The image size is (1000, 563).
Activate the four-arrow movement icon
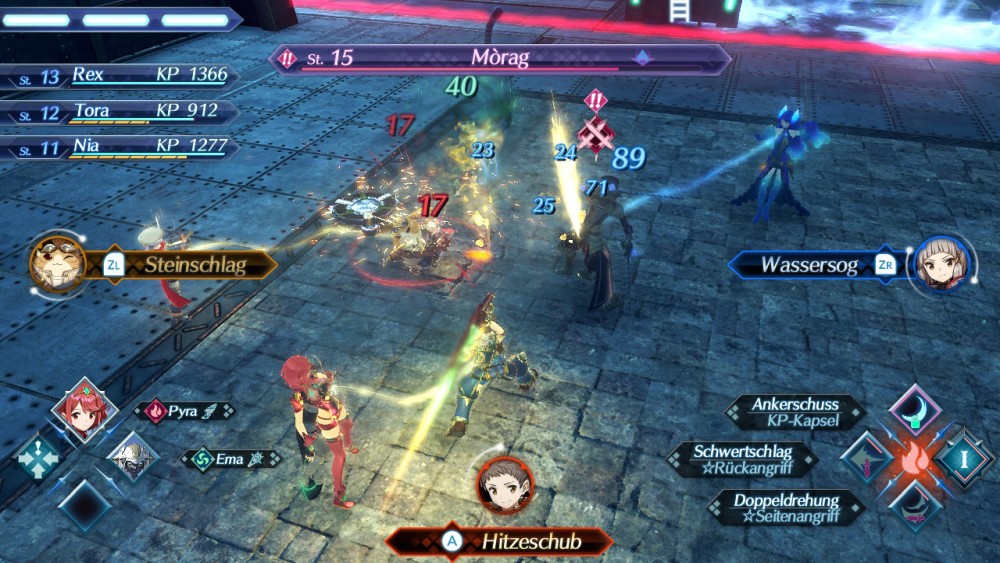click(x=38, y=456)
